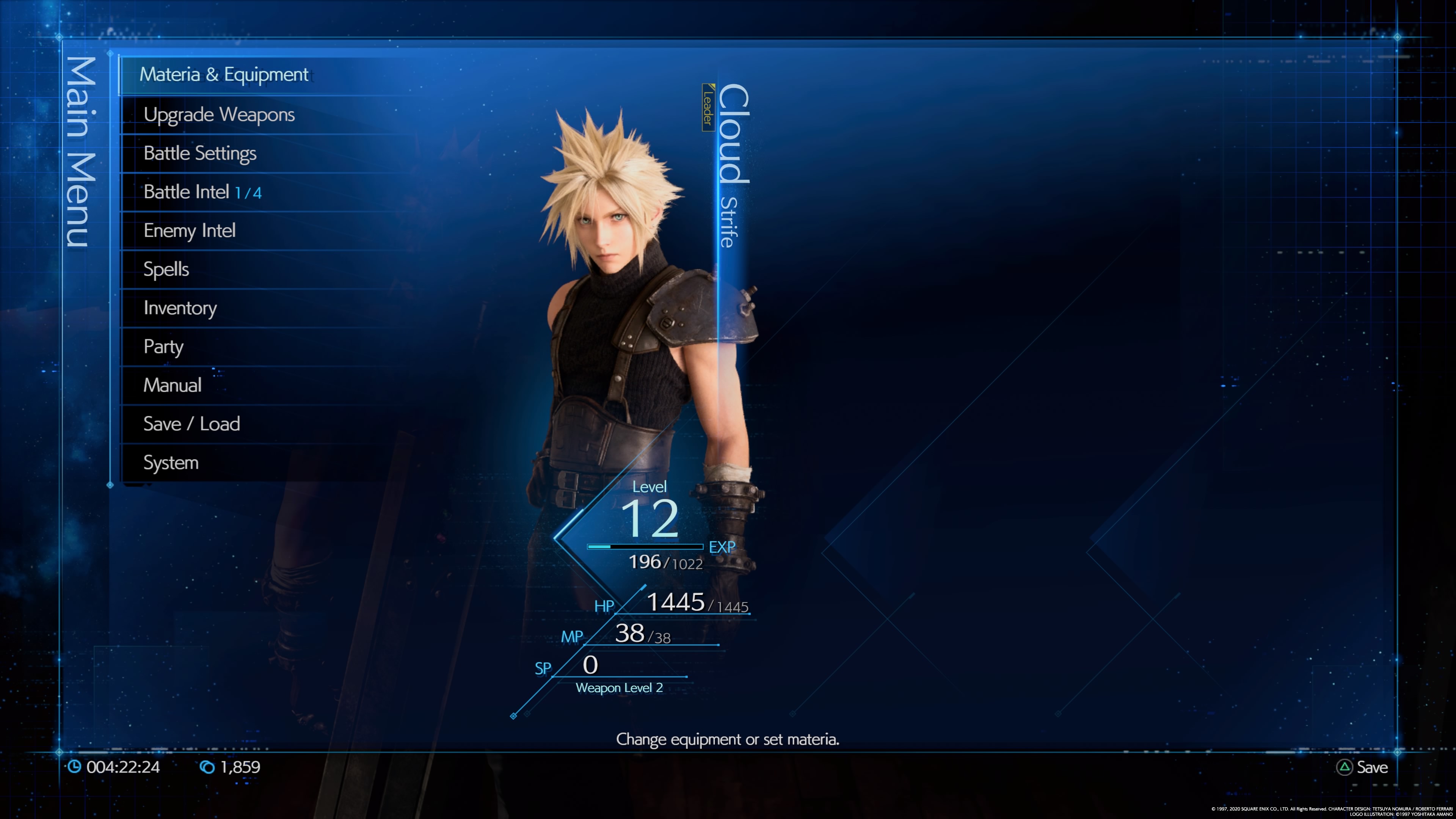Choose Battle Intel 1/4
1456x819 pixels.
pos(202,192)
